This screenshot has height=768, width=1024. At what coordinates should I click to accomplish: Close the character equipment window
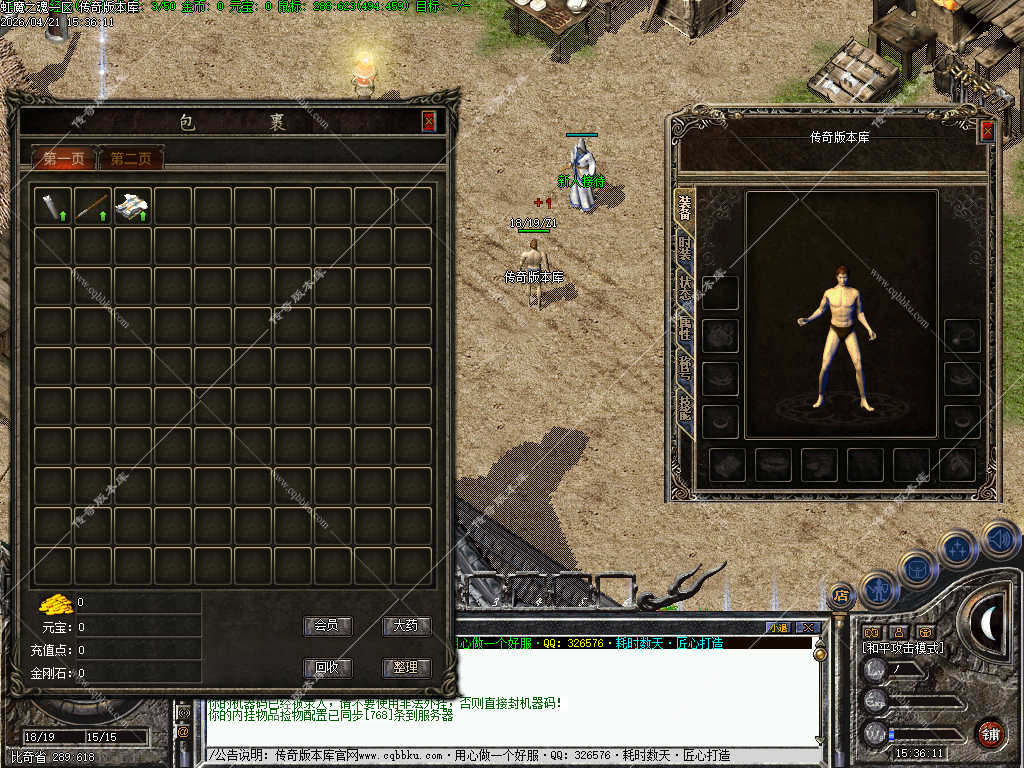[x=987, y=131]
